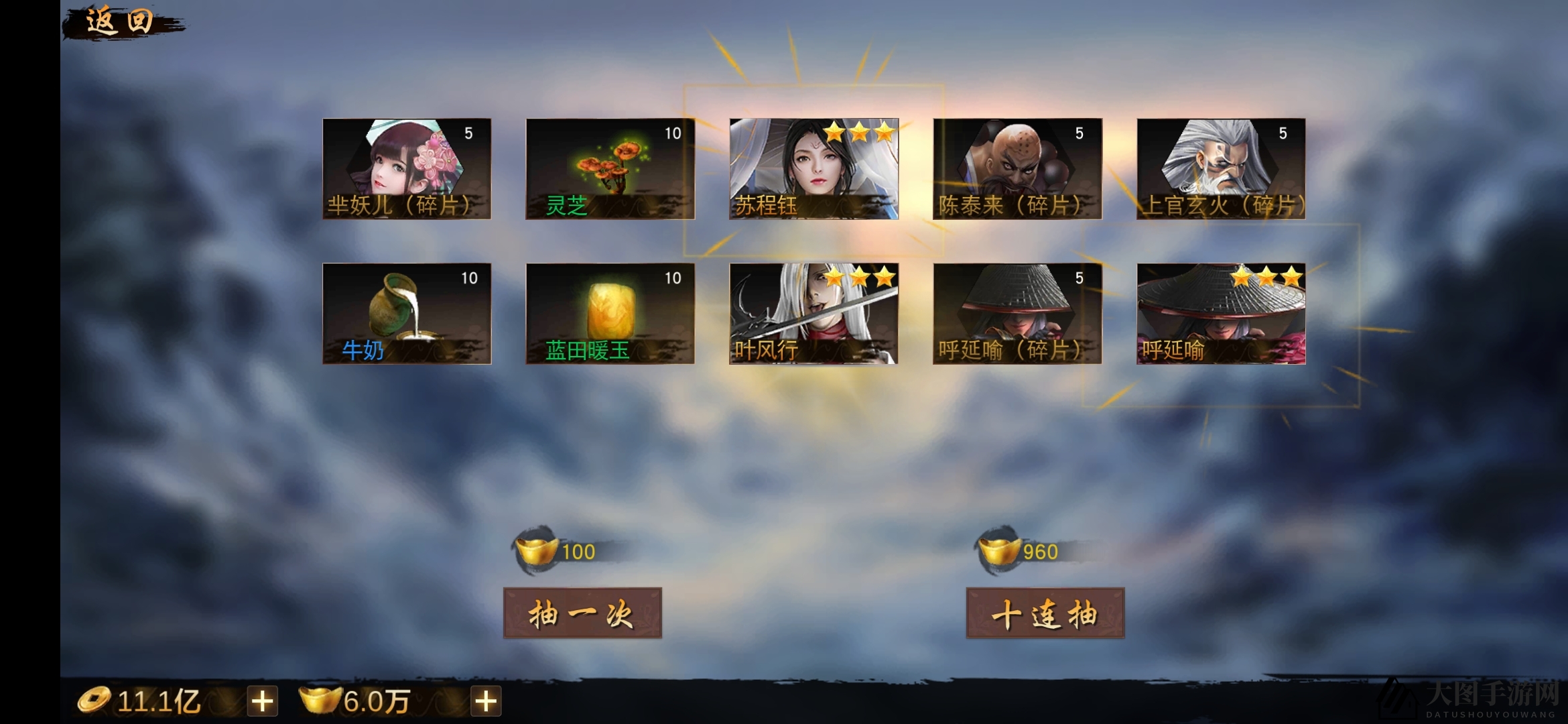The height and width of the screenshot is (724, 1568).
Task: Select the 灵芝 herb item icon
Action: pyautogui.click(x=608, y=169)
